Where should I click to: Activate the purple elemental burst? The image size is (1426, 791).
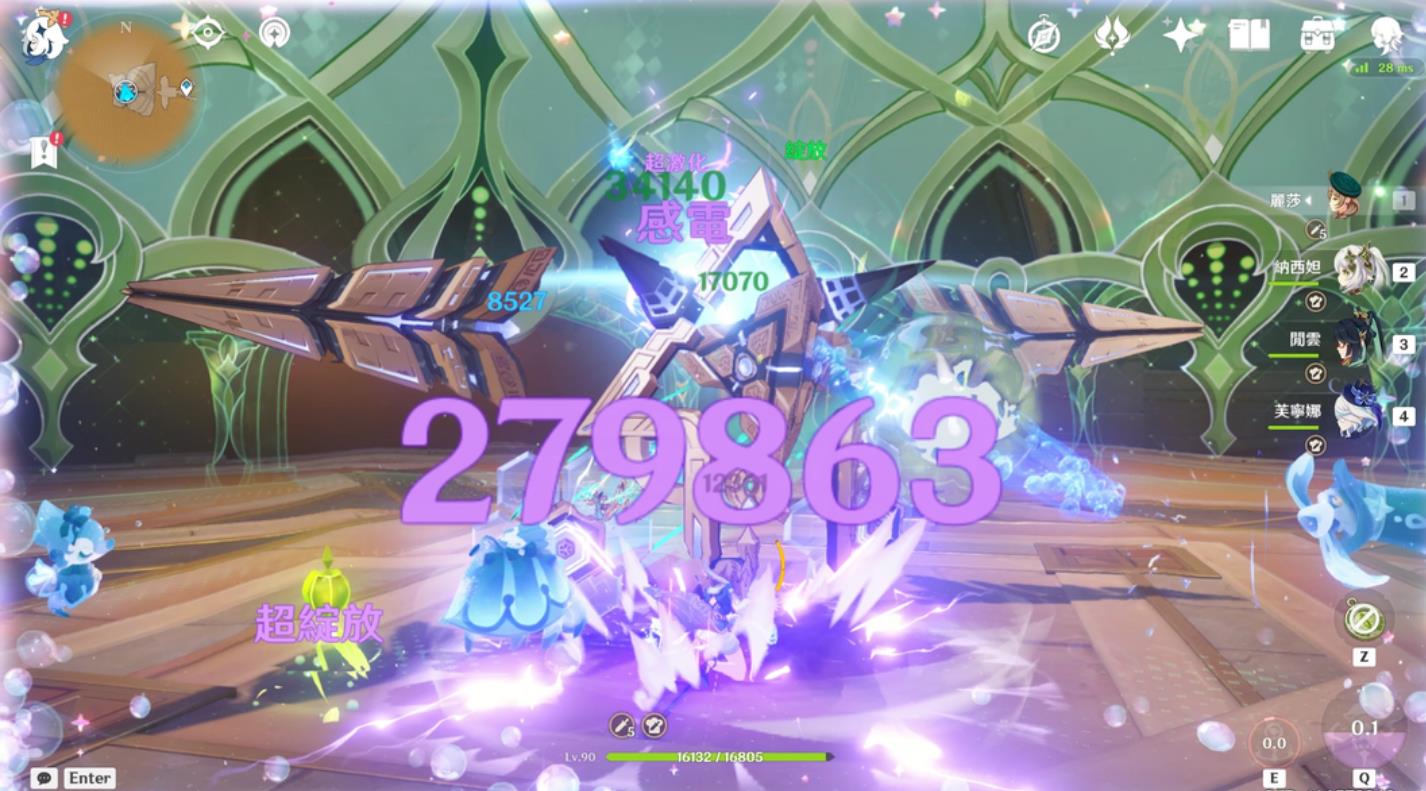[x=1364, y=728]
